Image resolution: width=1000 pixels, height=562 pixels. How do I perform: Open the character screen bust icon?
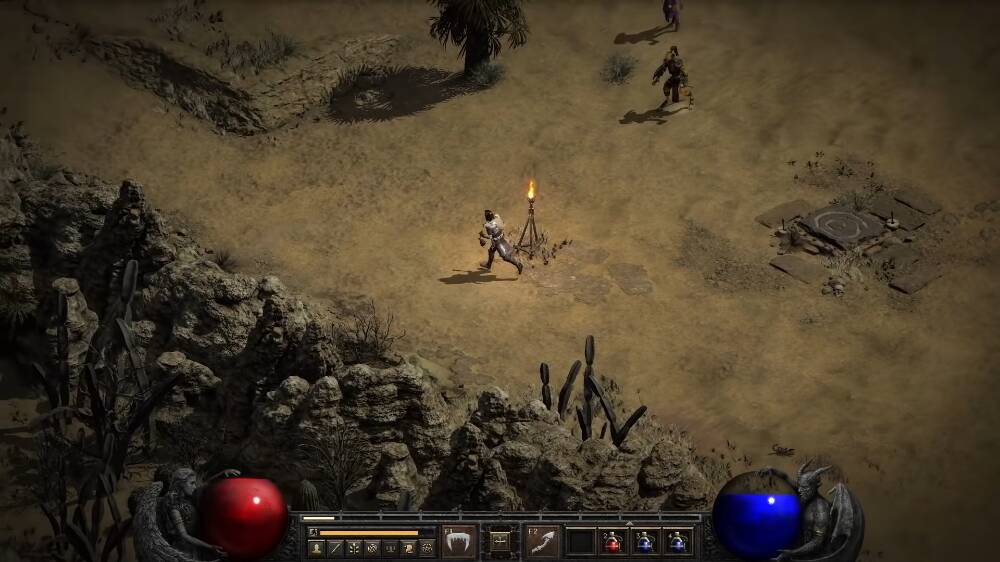[x=317, y=548]
